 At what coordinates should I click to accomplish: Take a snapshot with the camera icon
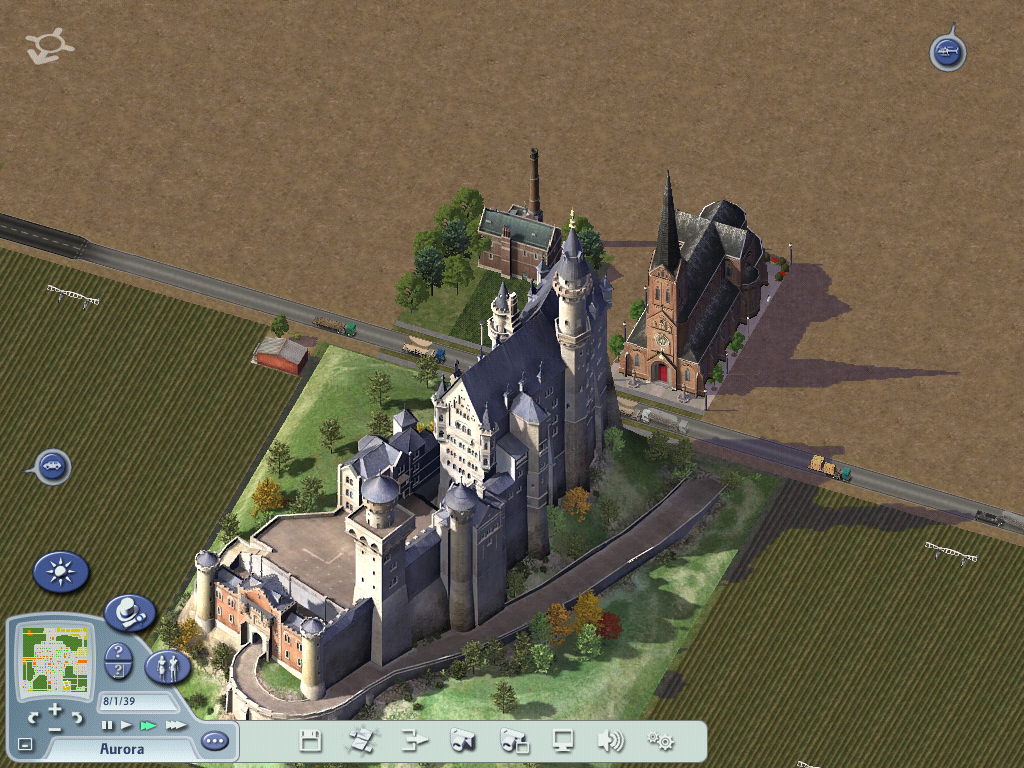pyautogui.click(x=463, y=741)
